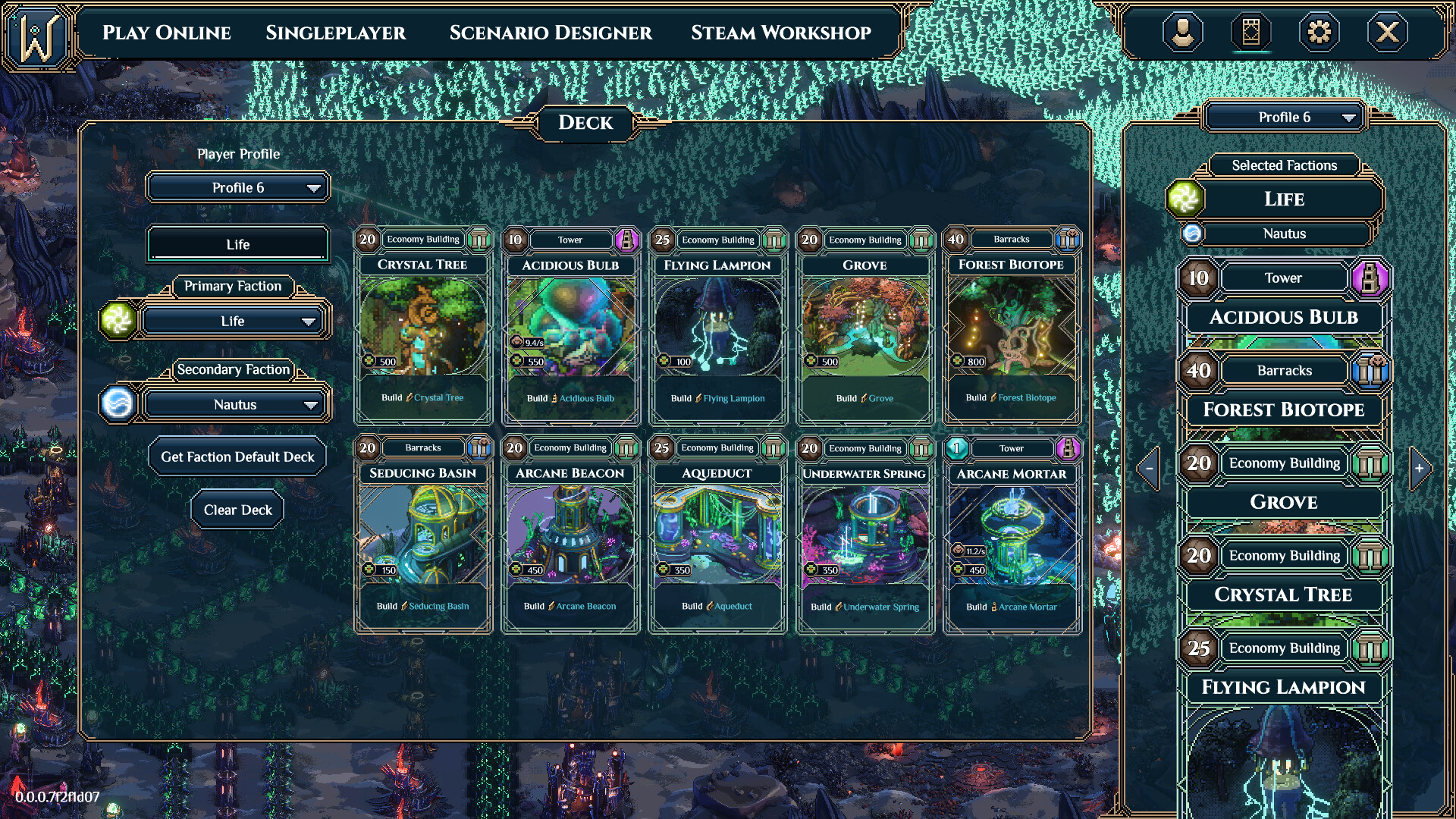Image resolution: width=1456 pixels, height=819 pixels.
Task: Change the Primary Faction dropdown
Action: click(232, 322)
